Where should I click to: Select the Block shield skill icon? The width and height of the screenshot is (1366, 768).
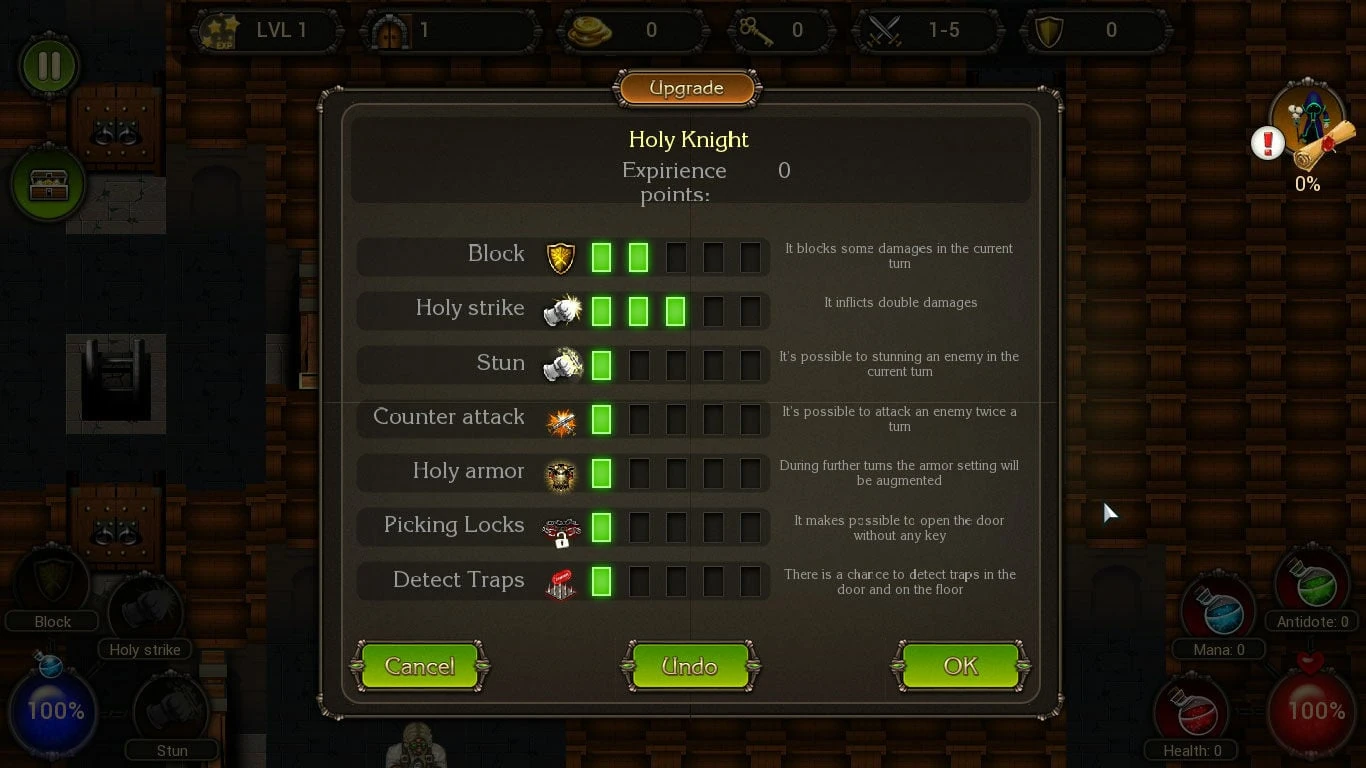pos(560,257)
